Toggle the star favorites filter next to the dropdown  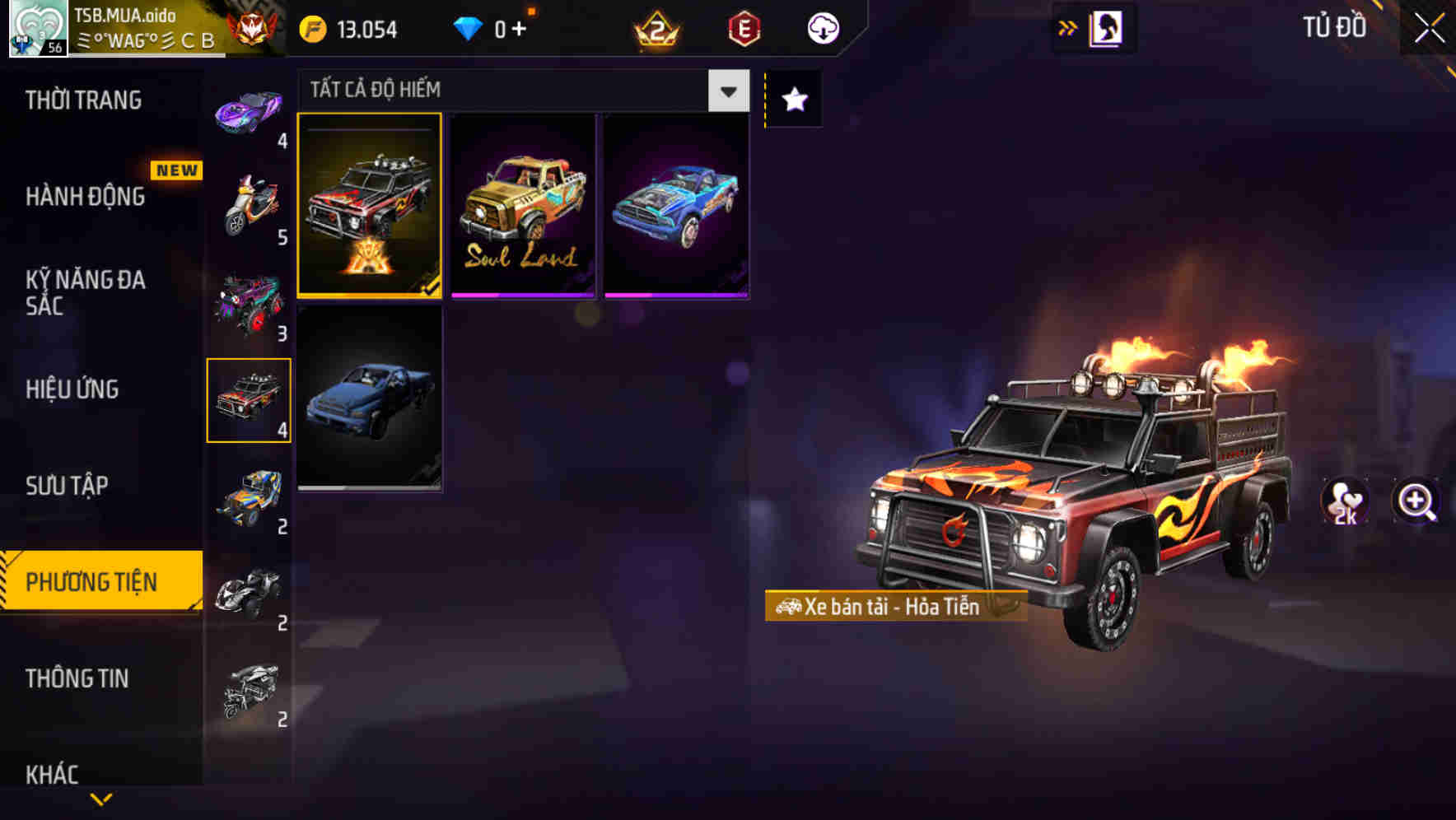(792, 100)
